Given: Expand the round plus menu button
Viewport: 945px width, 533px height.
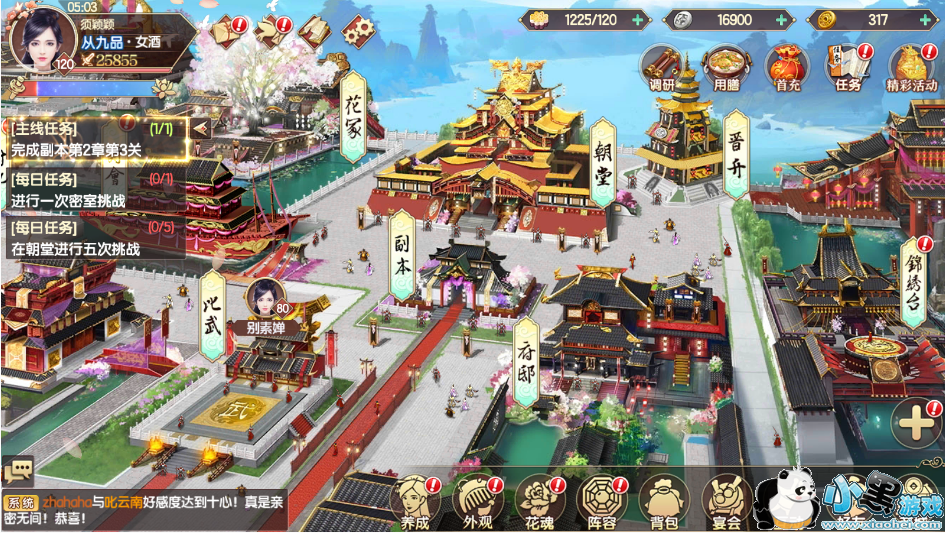Looking at the screenshot, I should [915, 426].
